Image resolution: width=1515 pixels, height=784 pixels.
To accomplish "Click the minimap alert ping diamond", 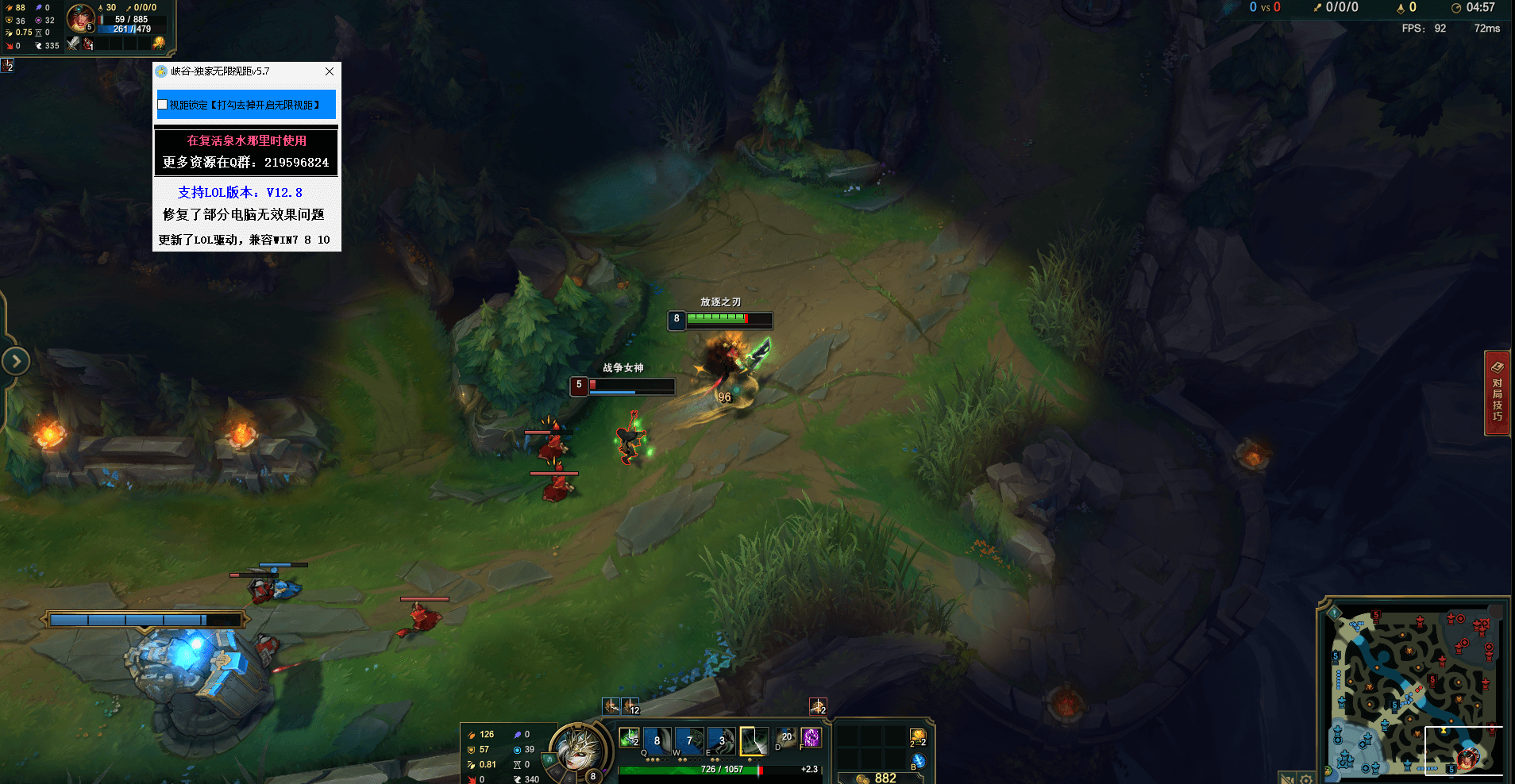I will pyautogui.click(x=1335, y=612).
